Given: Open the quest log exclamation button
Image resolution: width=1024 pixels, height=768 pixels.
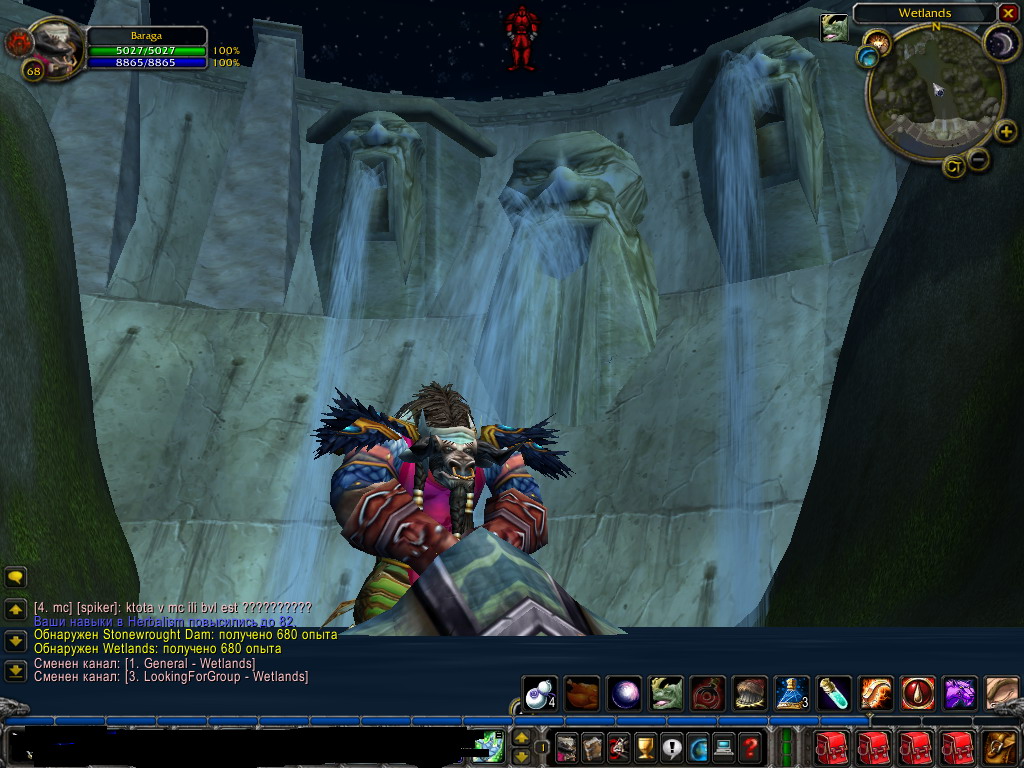Looking at the screenshot, I should pos(671,746).
